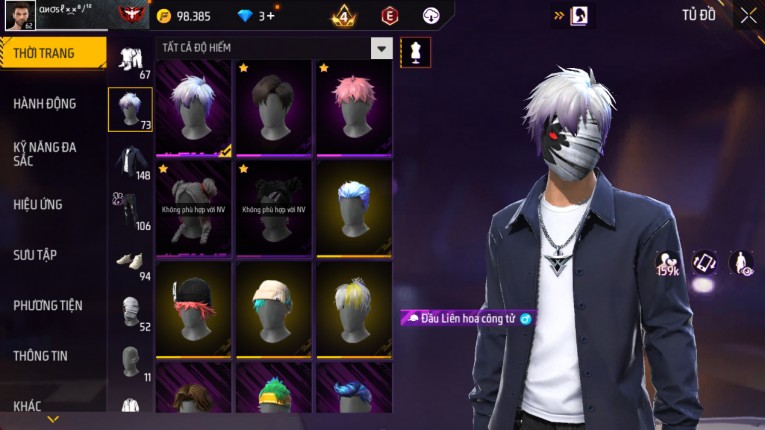Open the PHƯƠNG TIỆN category
The image size is (765, 430).
(x=48, y=305)
